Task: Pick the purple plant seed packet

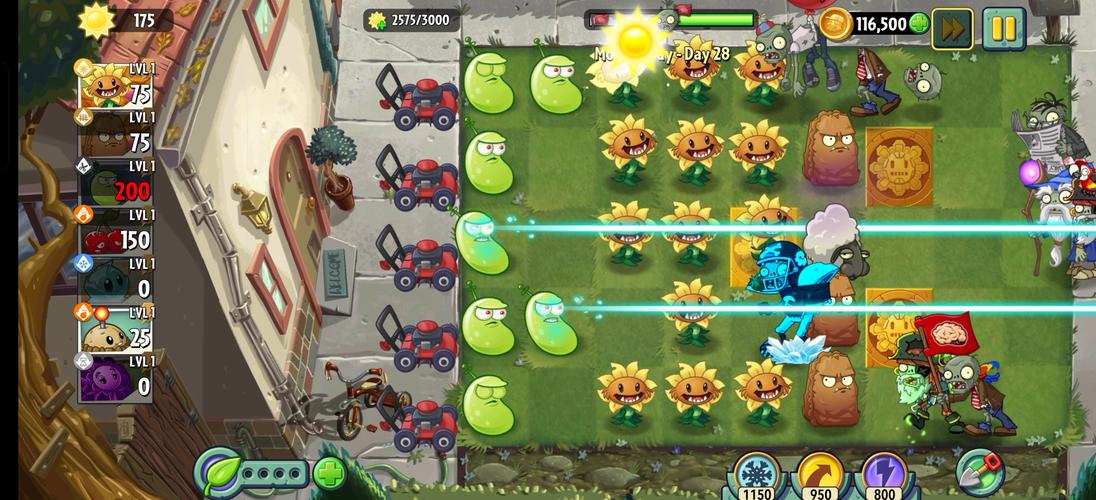Action: 116,378
